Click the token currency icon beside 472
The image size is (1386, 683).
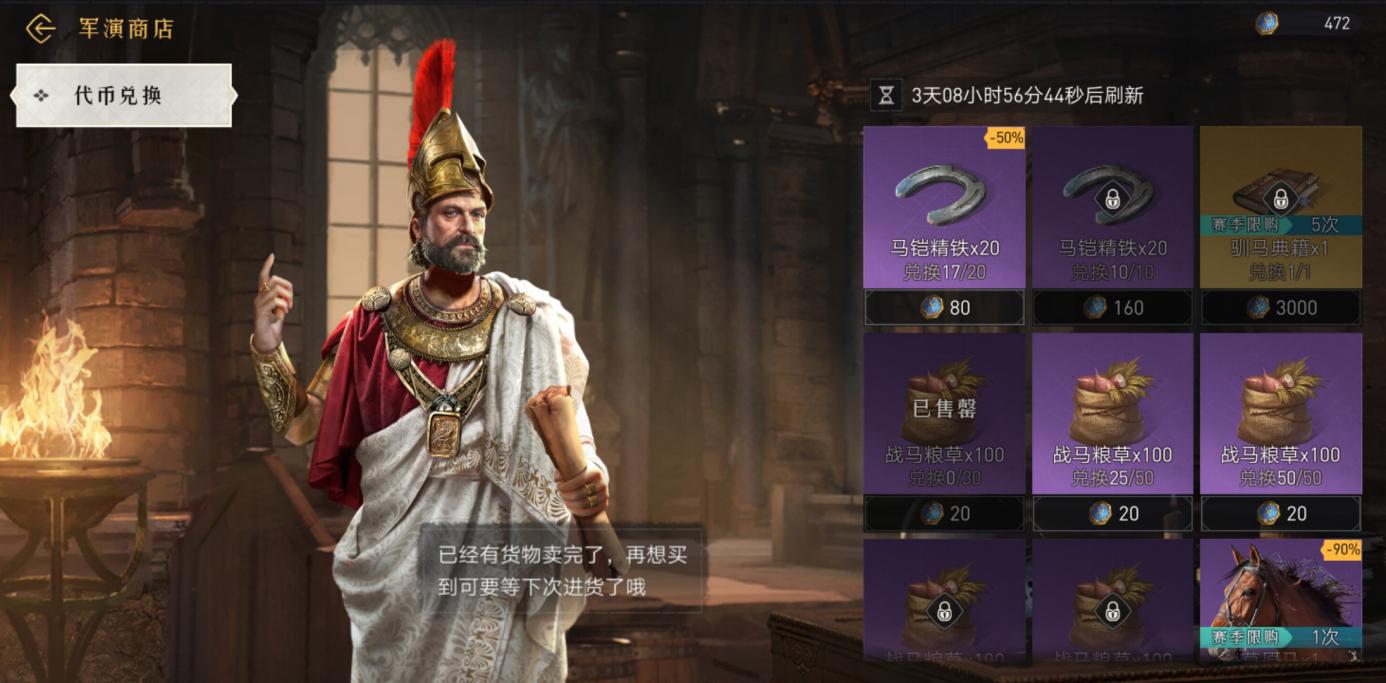coord(1267,24)
